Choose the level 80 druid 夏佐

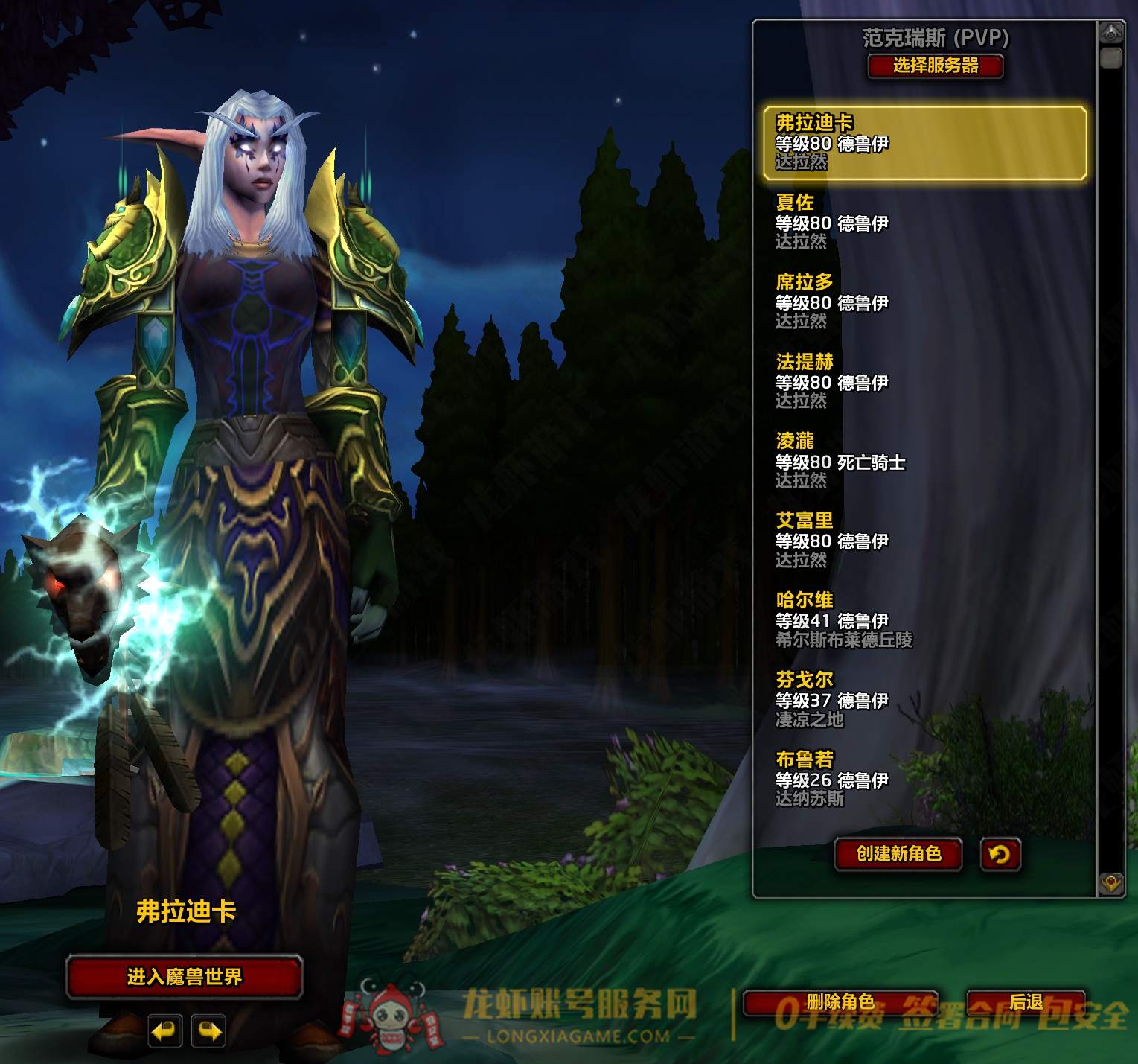(x=924, y=222)
